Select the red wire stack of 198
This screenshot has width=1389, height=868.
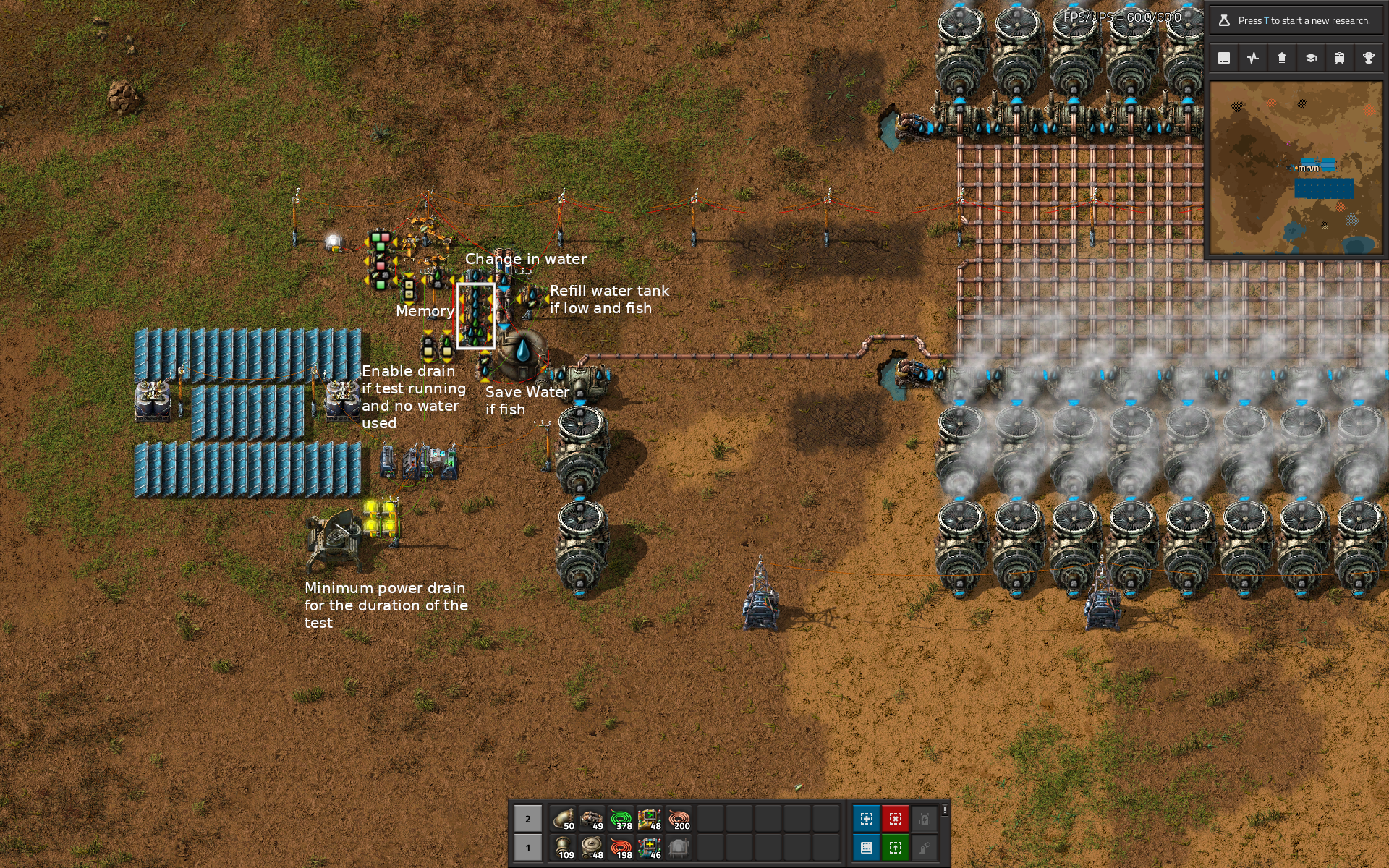click(621, 848)
